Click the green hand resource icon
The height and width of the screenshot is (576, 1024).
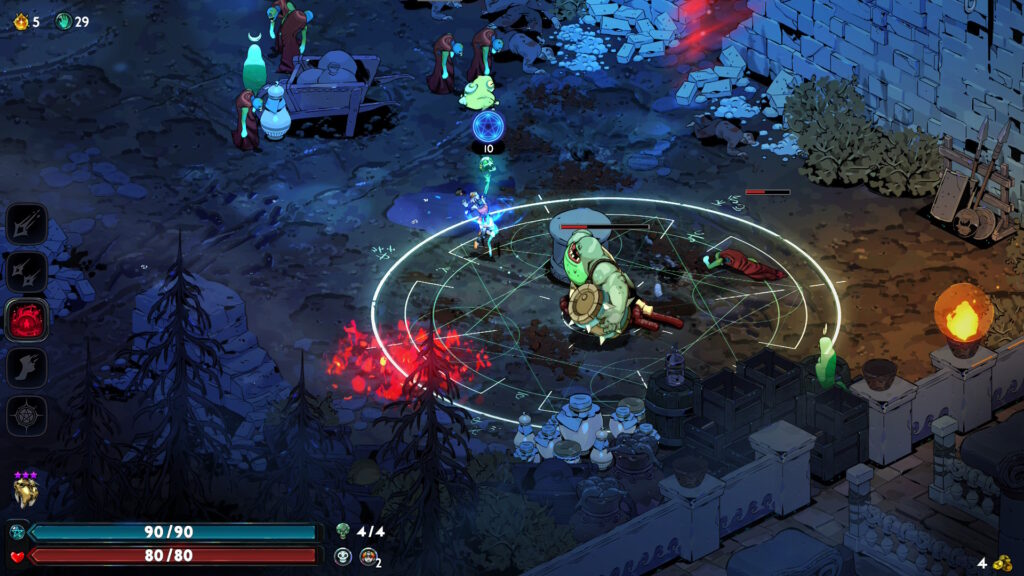coord(63,21)
